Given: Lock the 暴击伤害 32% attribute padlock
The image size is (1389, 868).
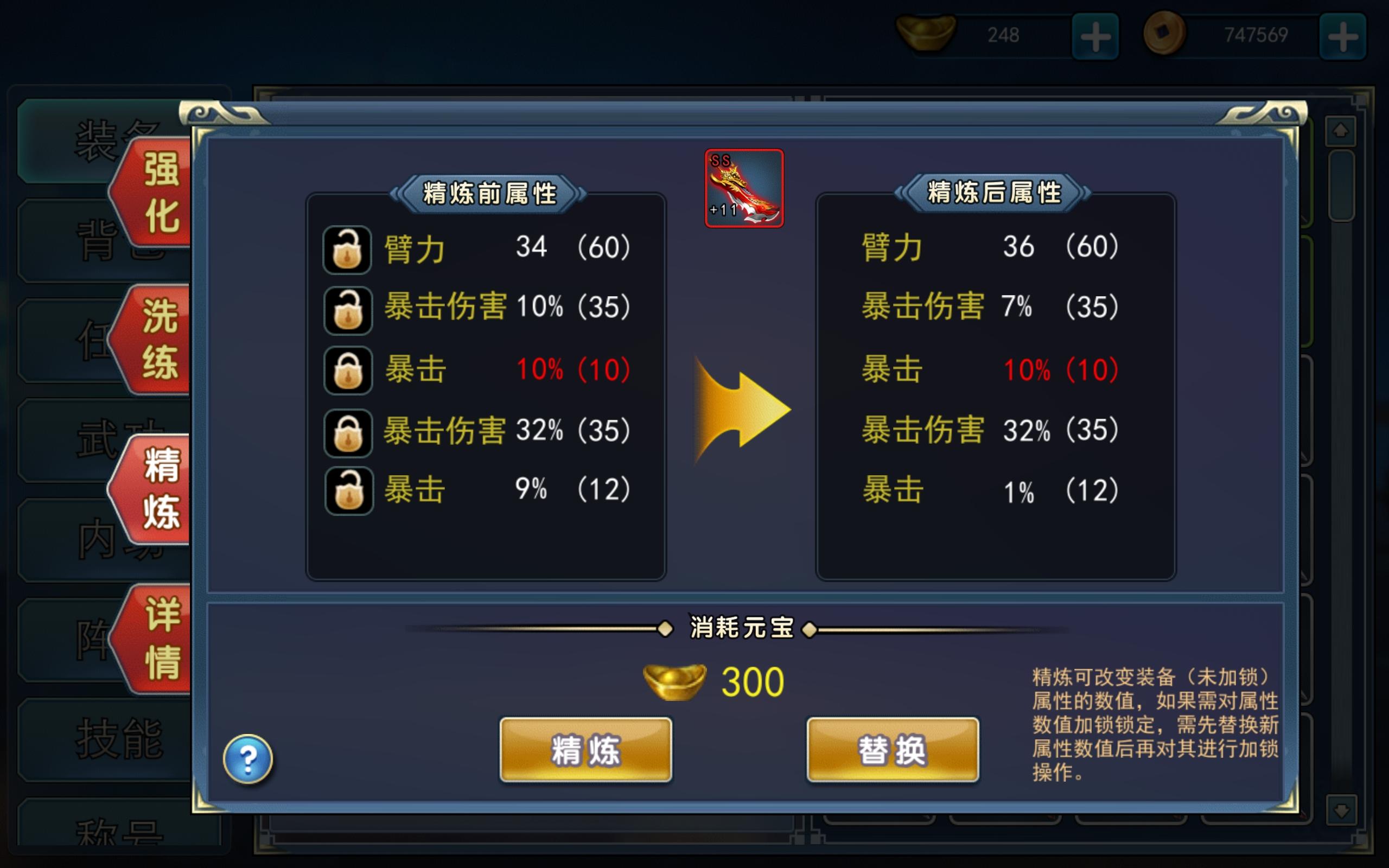Looking at the screenshot, I should point(347,430).
